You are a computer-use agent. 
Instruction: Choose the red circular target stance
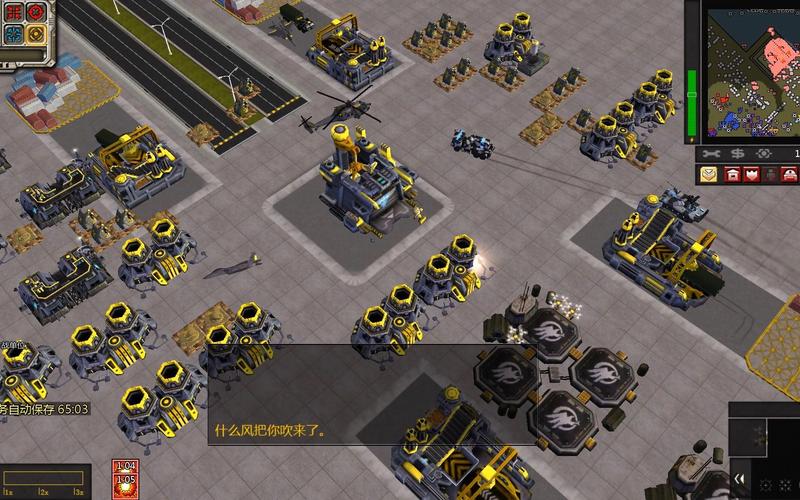(x=36, y=12)
